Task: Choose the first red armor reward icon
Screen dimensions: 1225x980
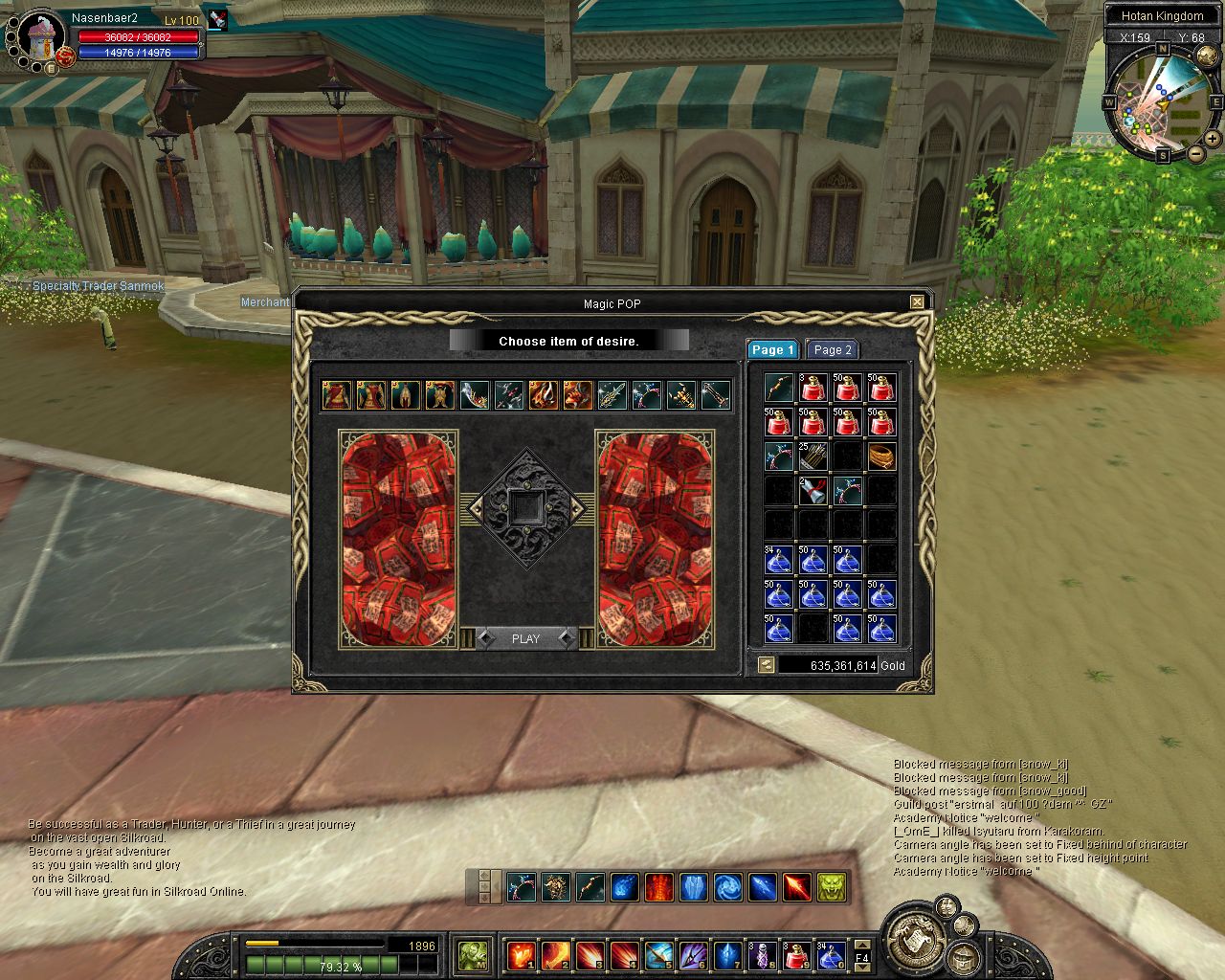Action: (335, 394)
